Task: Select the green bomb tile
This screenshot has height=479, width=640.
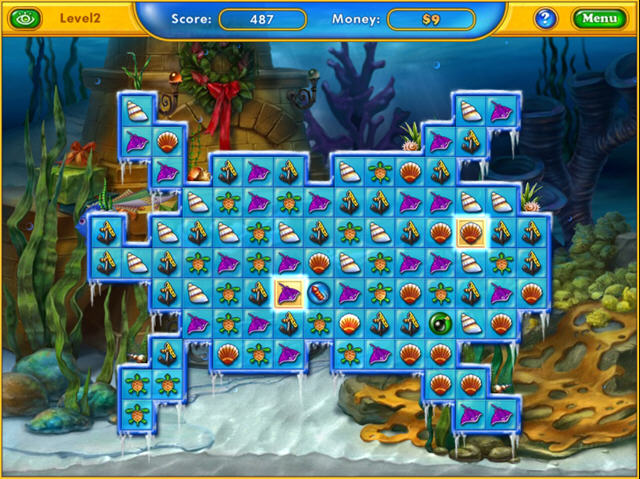Action: pyautogui.click(x=440, y=323)
